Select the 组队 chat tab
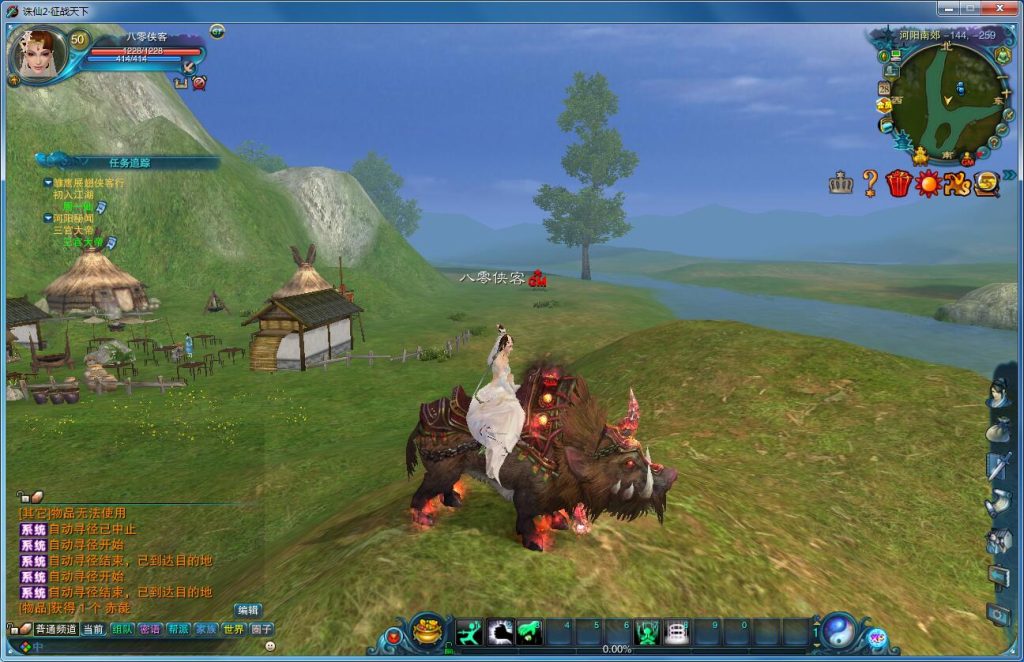 (x=121, y=629)
